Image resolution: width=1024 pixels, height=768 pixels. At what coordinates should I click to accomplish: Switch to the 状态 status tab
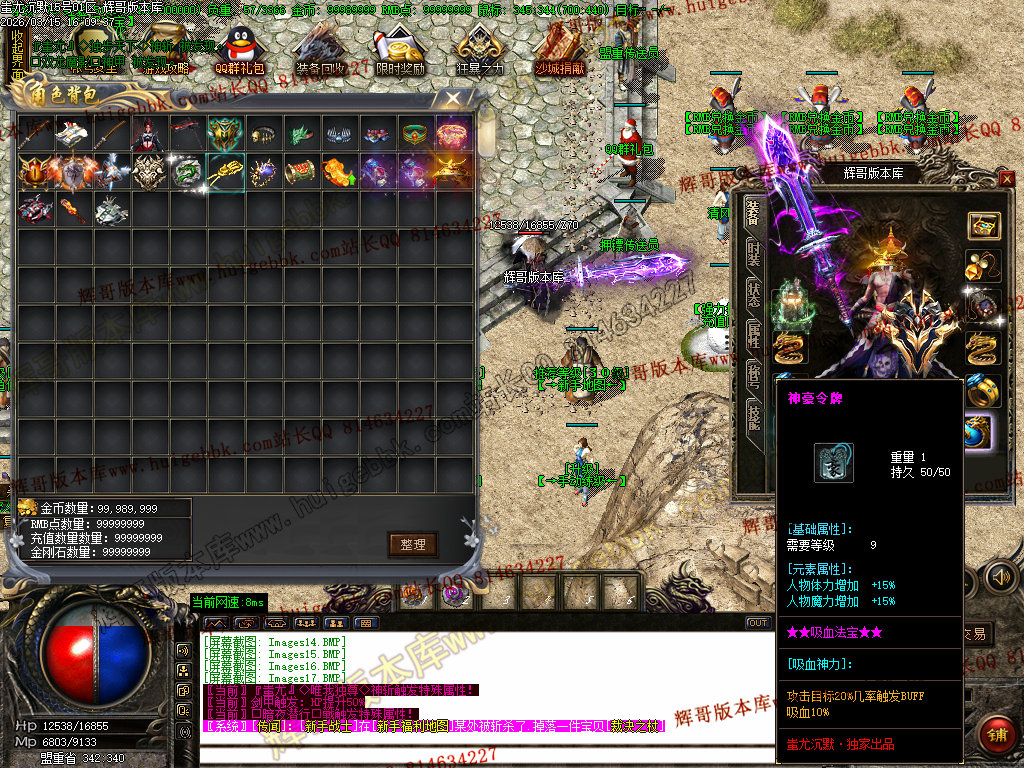coord(754,297)
